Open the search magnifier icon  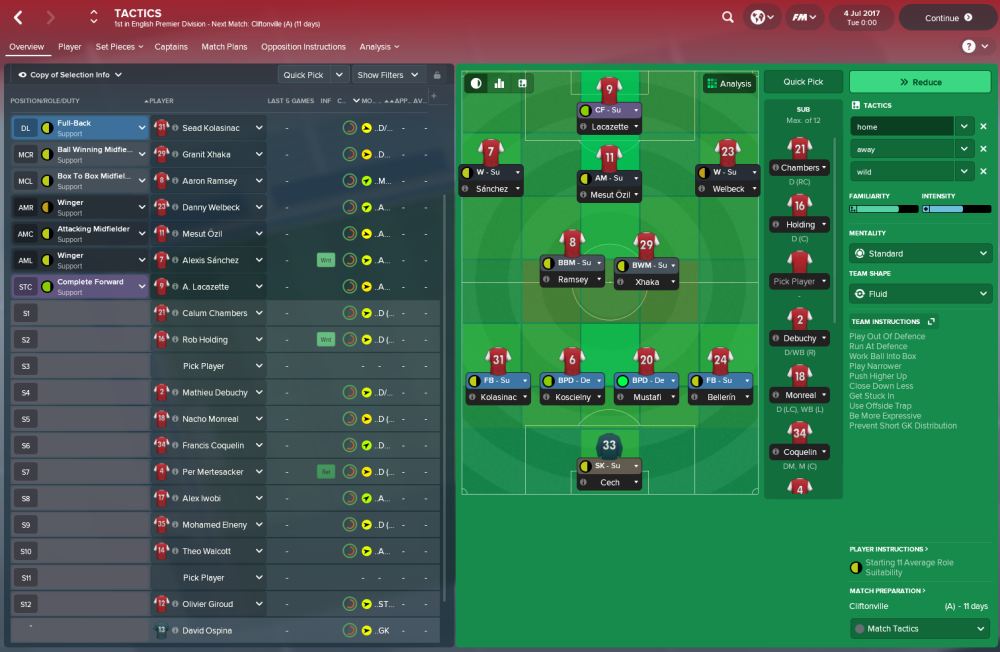pyautogui.click(x=727, y=17)
